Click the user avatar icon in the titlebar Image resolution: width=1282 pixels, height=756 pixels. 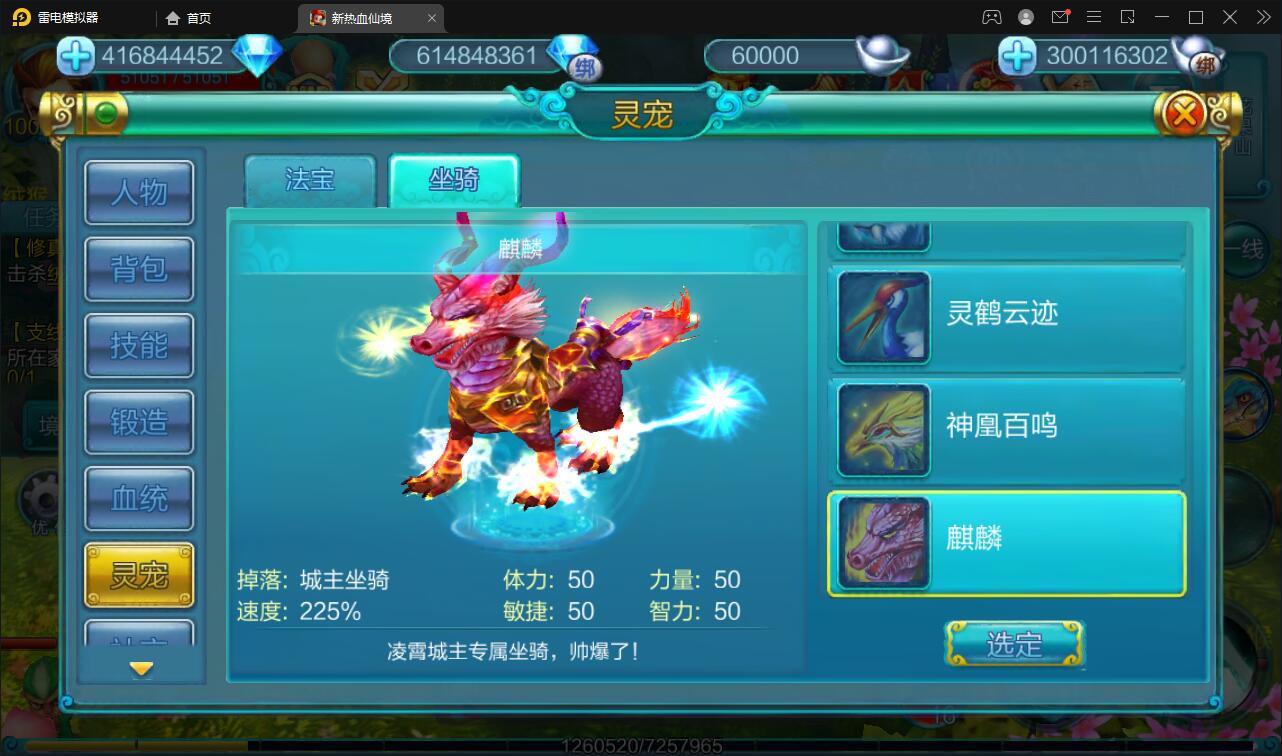click(1025, 17)
